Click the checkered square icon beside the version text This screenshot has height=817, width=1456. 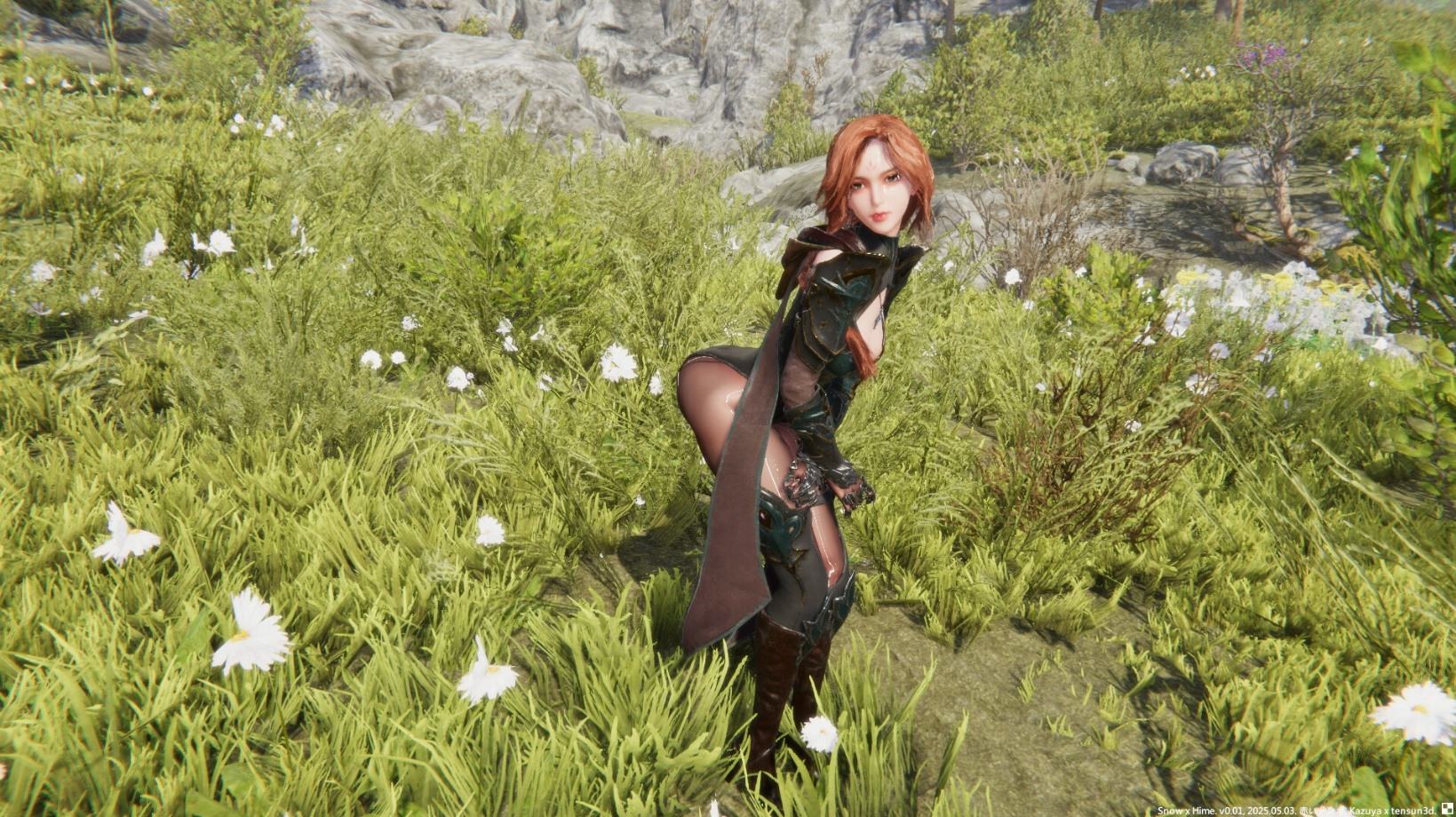1446,809
